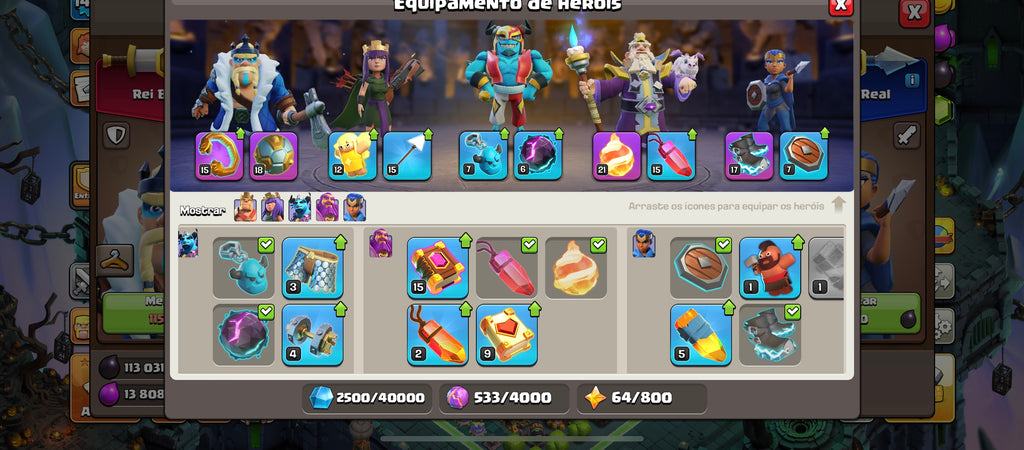
Task: Select the Healing Tome in the inventory
Action: click(507, 335)
